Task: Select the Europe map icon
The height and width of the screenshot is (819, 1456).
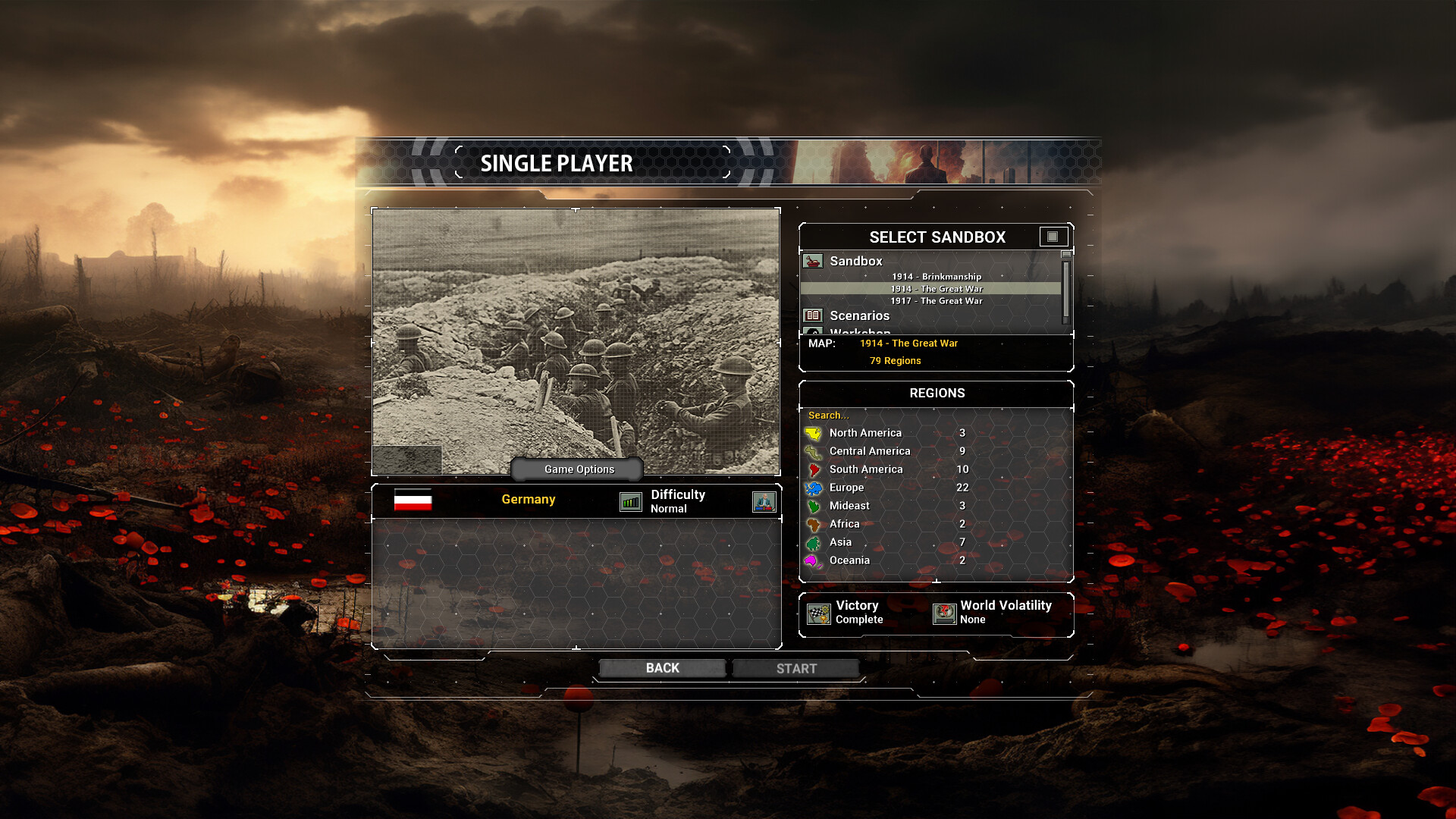Action: pyautogui.click(x=813, y=488)
